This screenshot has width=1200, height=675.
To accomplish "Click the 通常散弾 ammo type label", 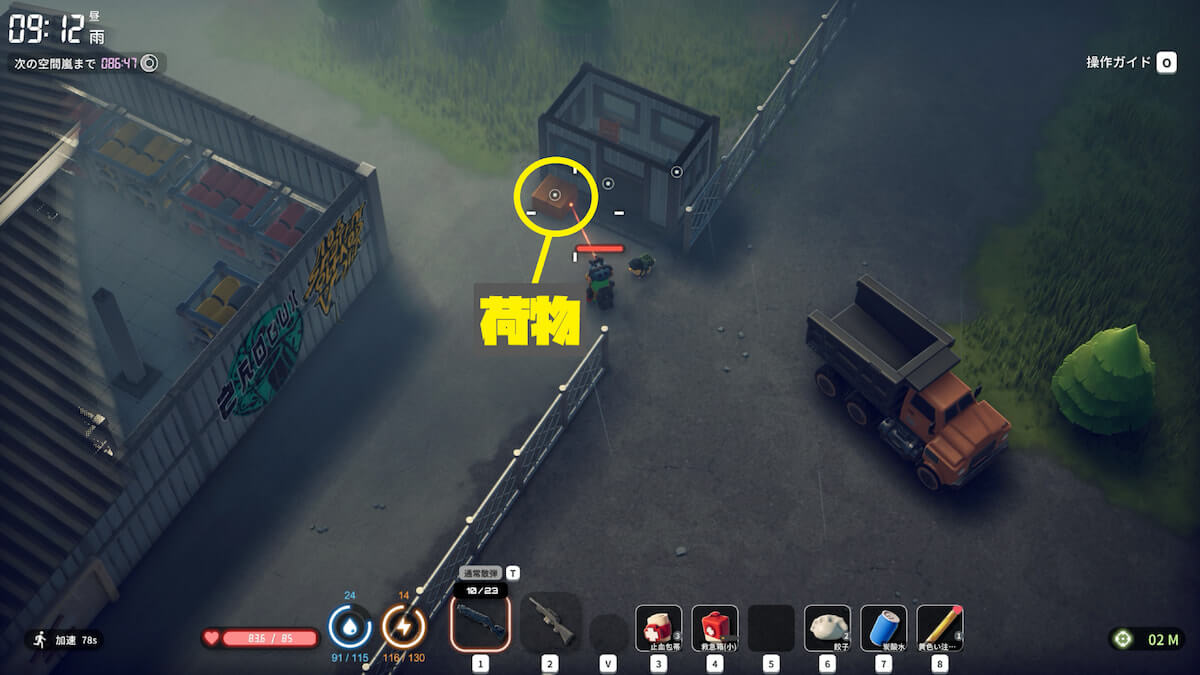I will 480,573.
